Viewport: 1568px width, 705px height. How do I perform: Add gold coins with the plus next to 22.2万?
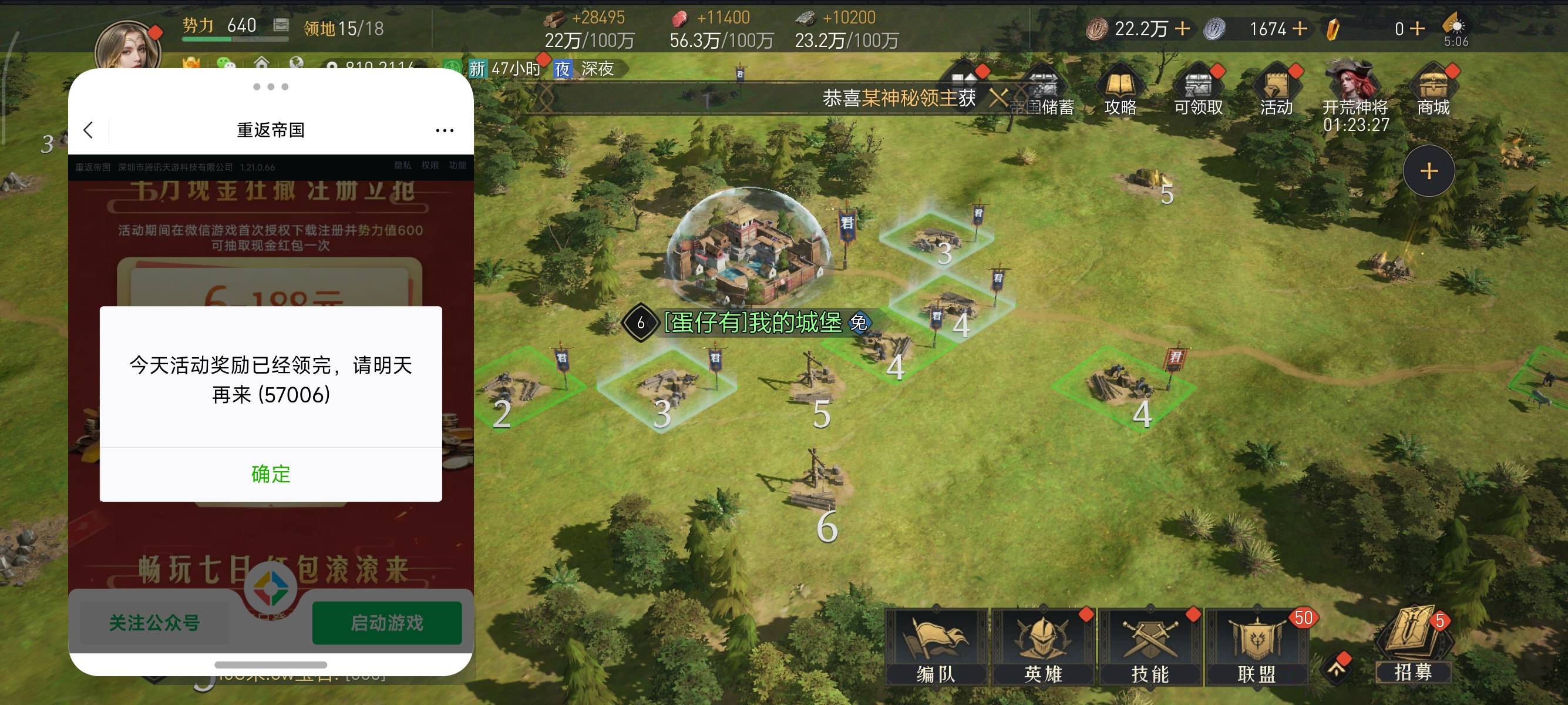coord(1182,29)
